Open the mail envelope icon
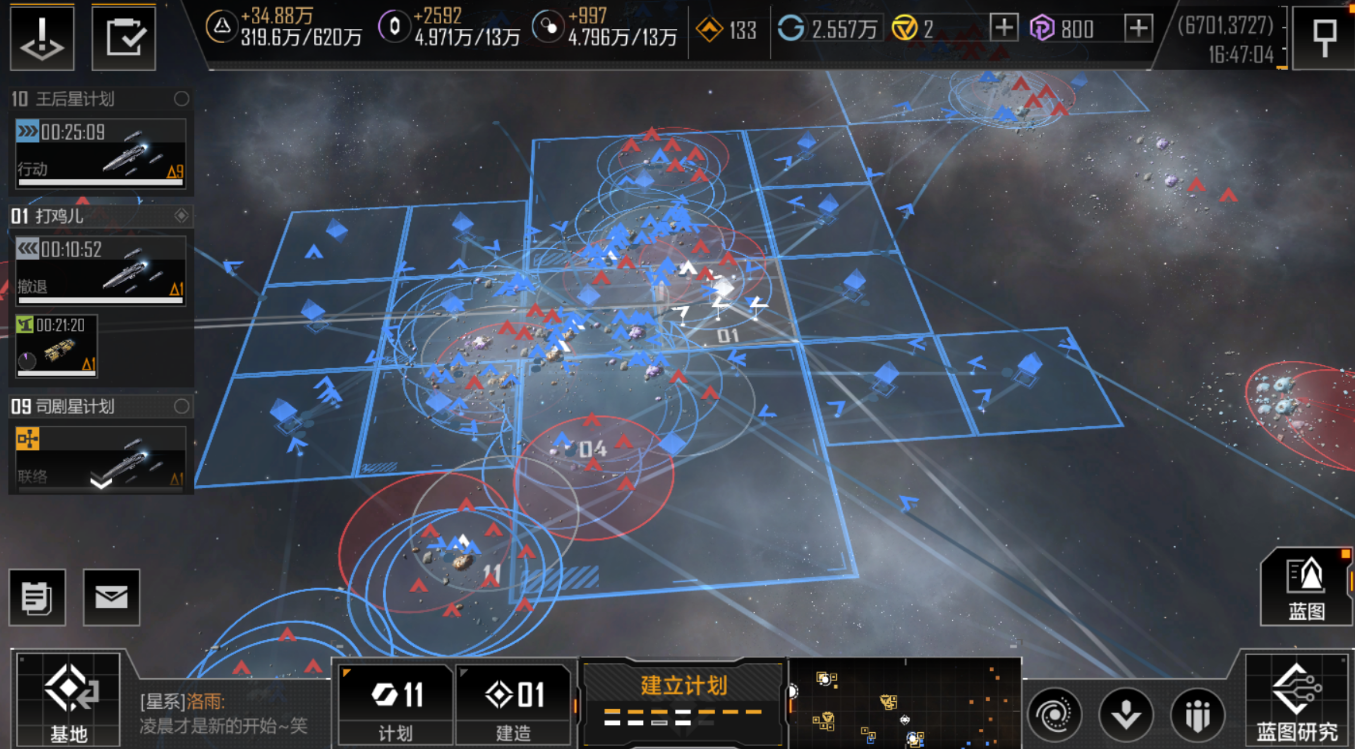The width and height of the screenshot is (1355, 749). coord(111,597)
